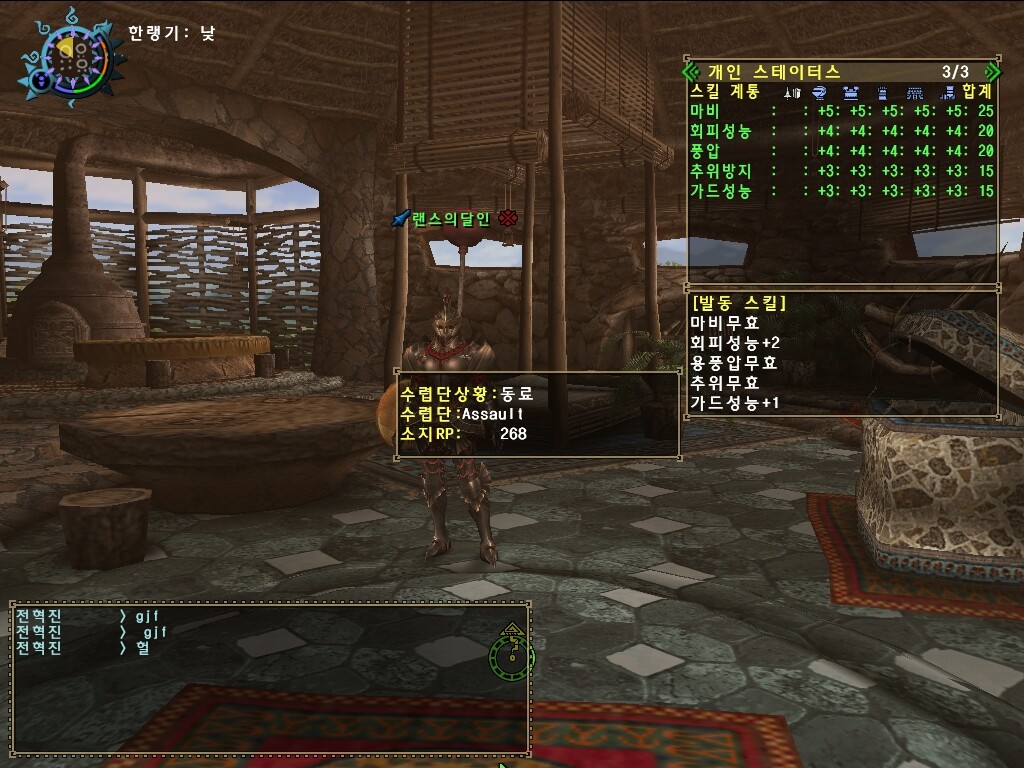Screen dimensions: 1024x768
Task: Choose the 용풍압무효 activated skill
Action: click(733, 363)
